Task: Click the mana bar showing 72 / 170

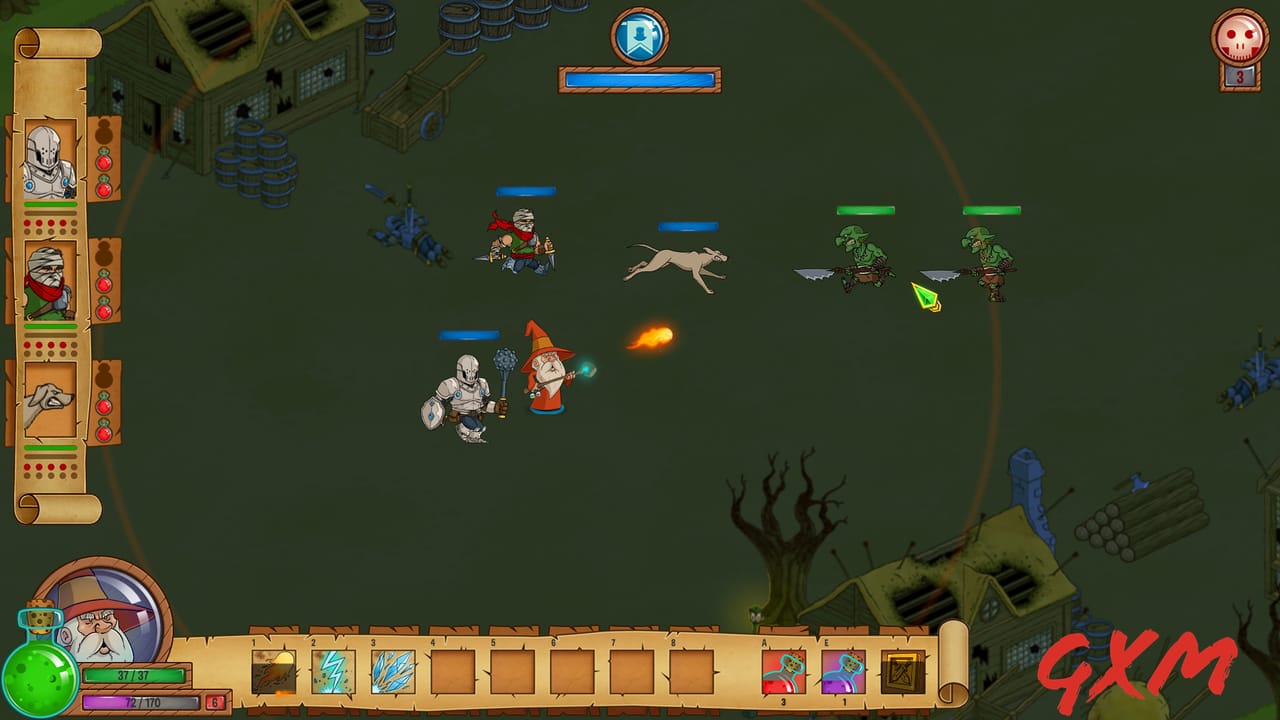Action: [140, 701]
